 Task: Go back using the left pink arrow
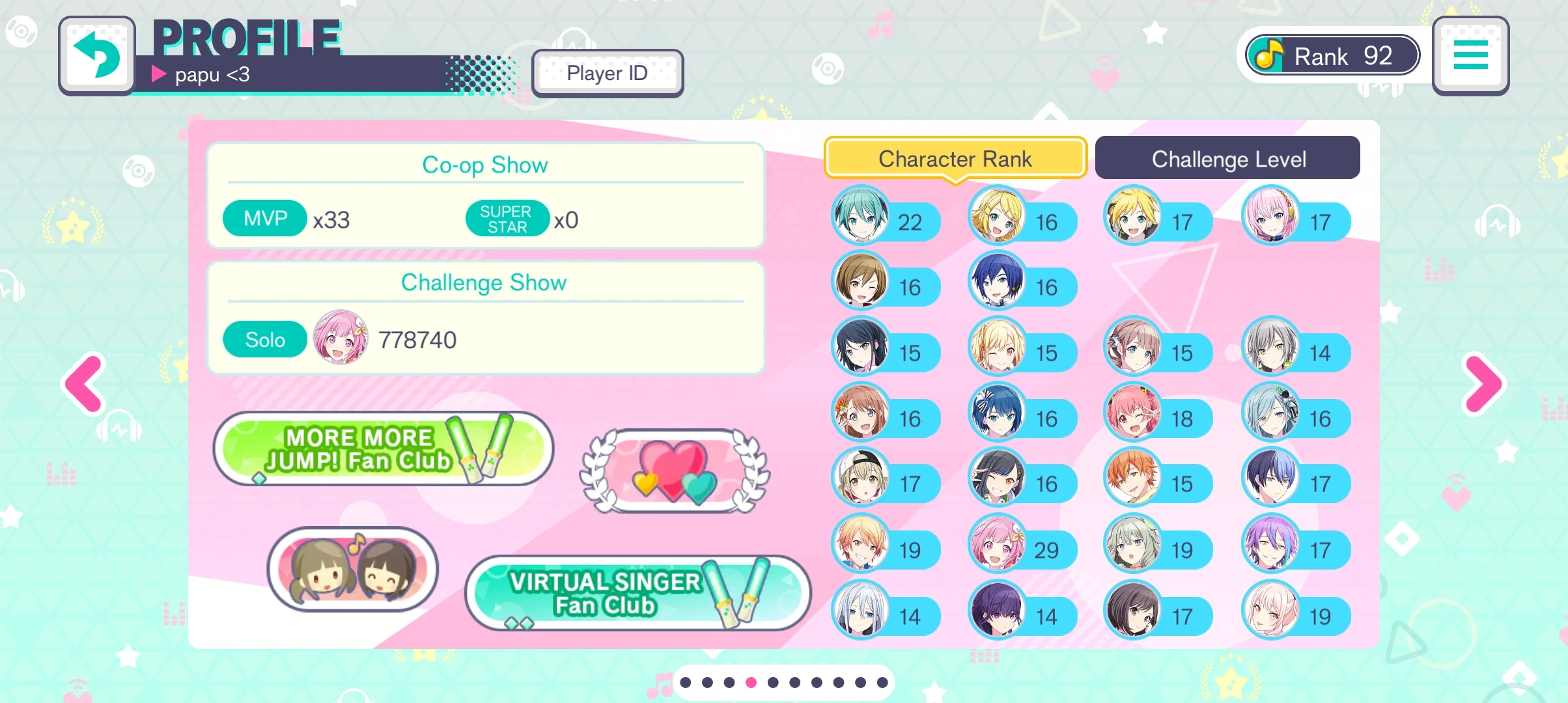(83, 384)
